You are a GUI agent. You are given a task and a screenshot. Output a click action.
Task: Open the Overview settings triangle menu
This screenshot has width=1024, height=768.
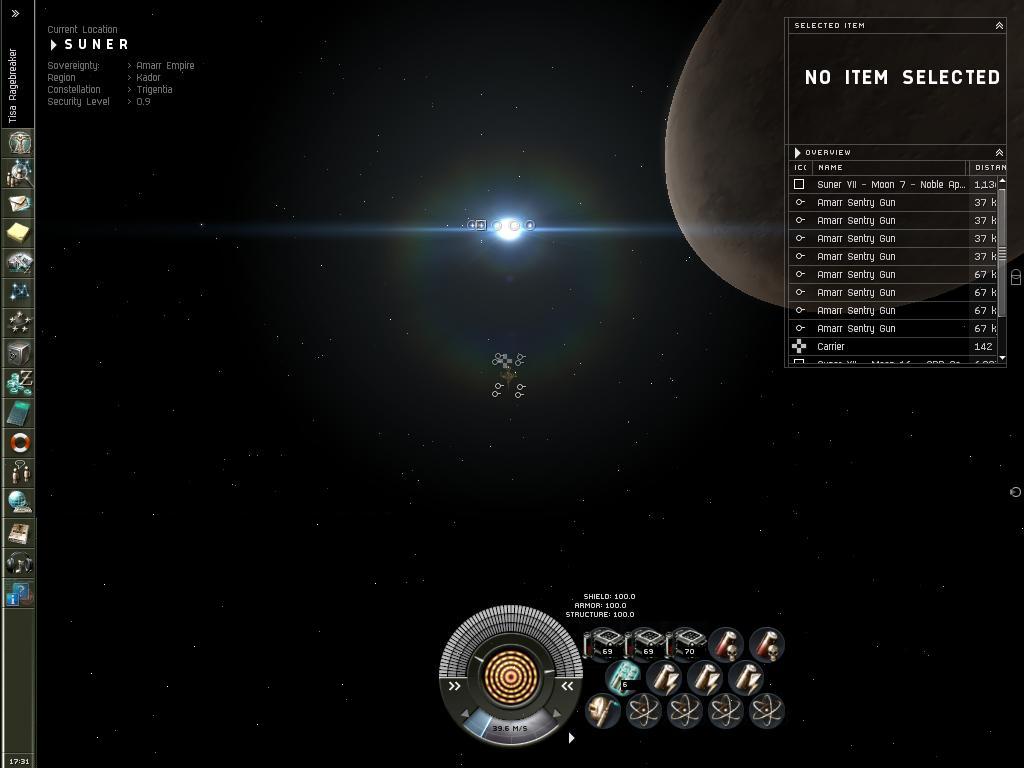(797, 153)
